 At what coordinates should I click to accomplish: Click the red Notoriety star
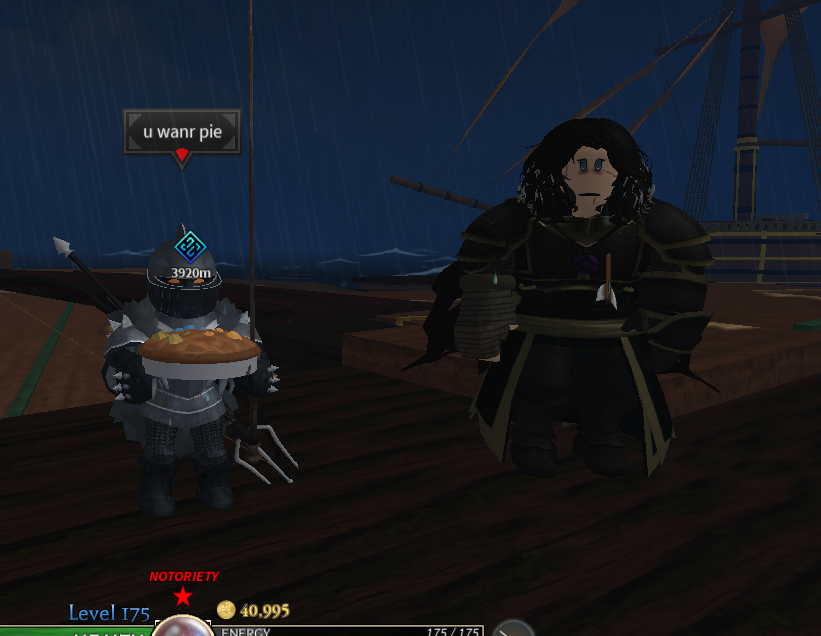tap(183, 597)
